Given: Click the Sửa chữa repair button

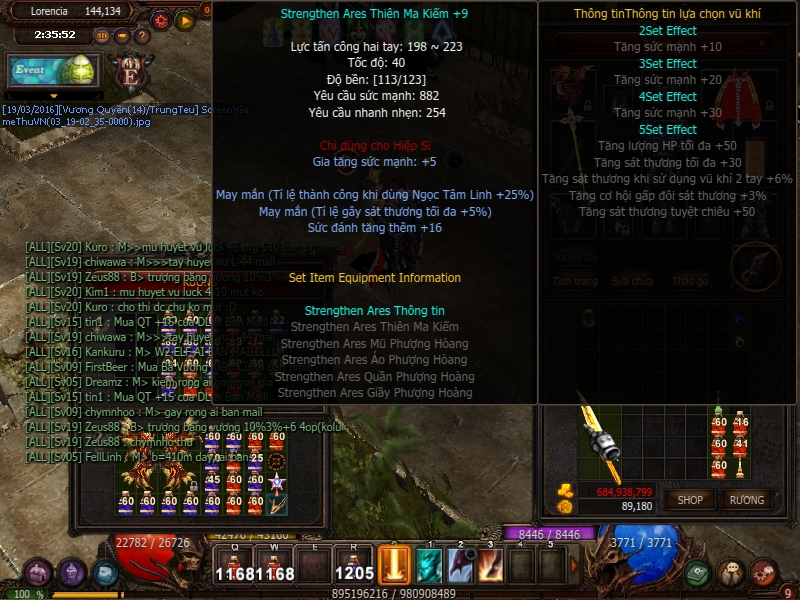Looking at the screenshot, I should 632,281.
